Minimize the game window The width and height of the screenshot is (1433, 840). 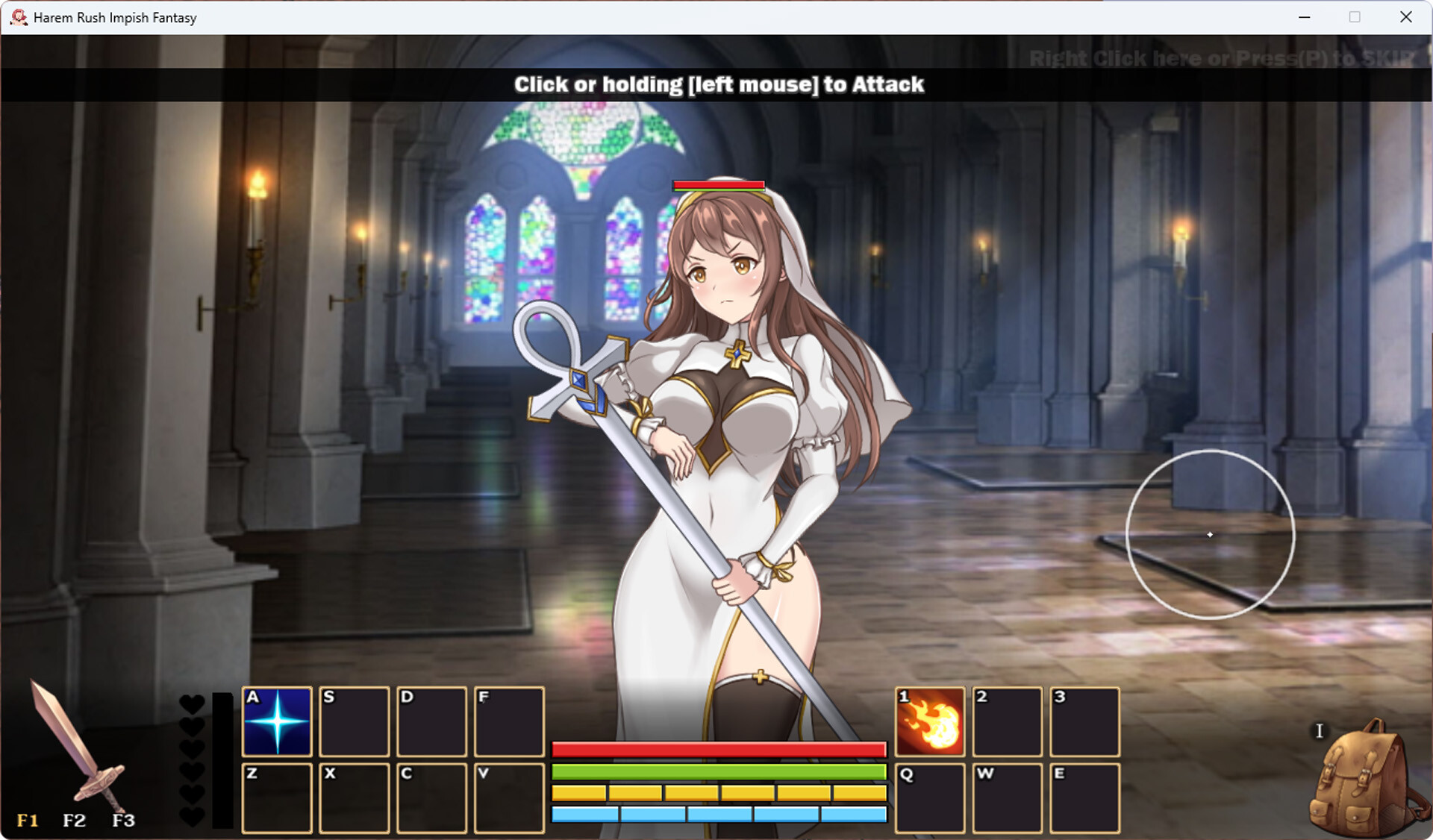1305,17
